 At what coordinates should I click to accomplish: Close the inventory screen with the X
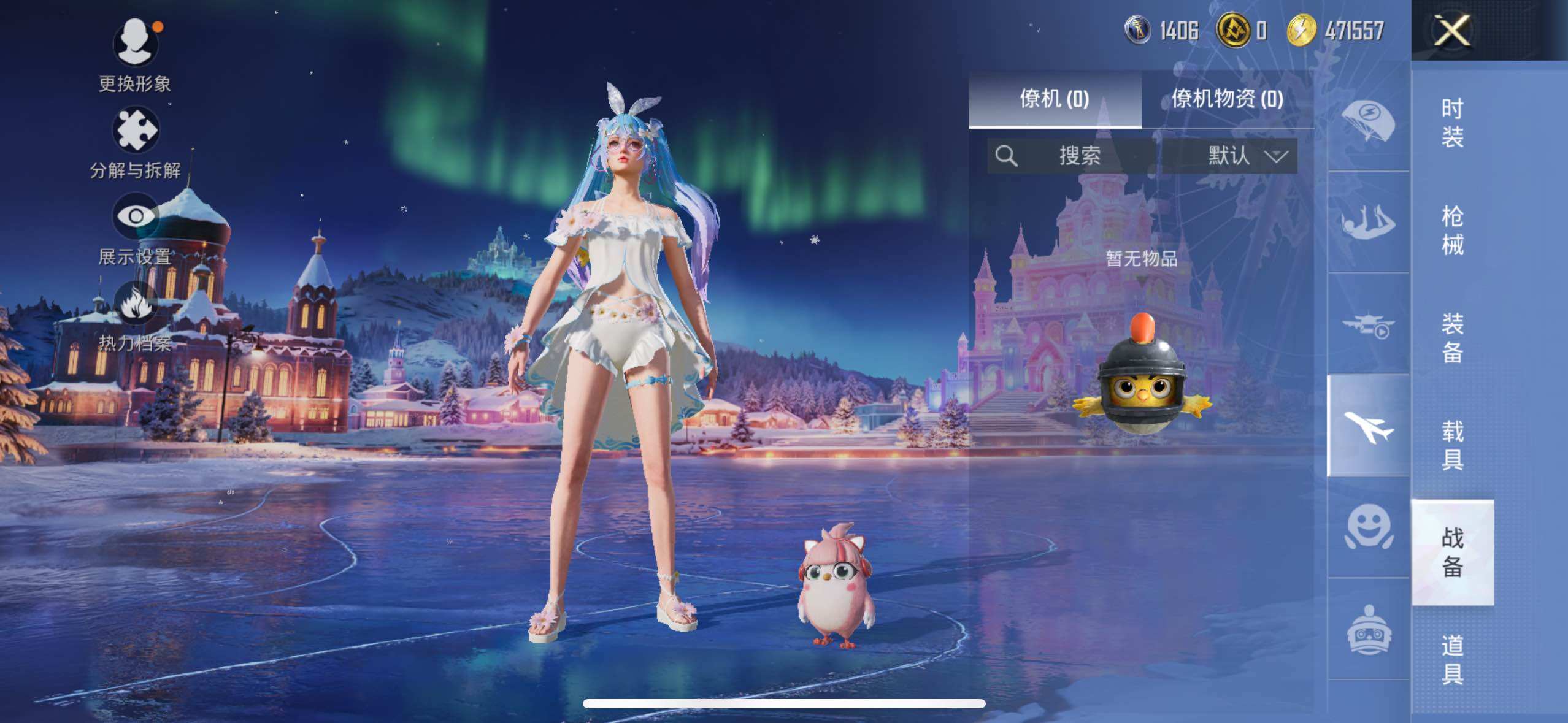(x=1452, y=31)
